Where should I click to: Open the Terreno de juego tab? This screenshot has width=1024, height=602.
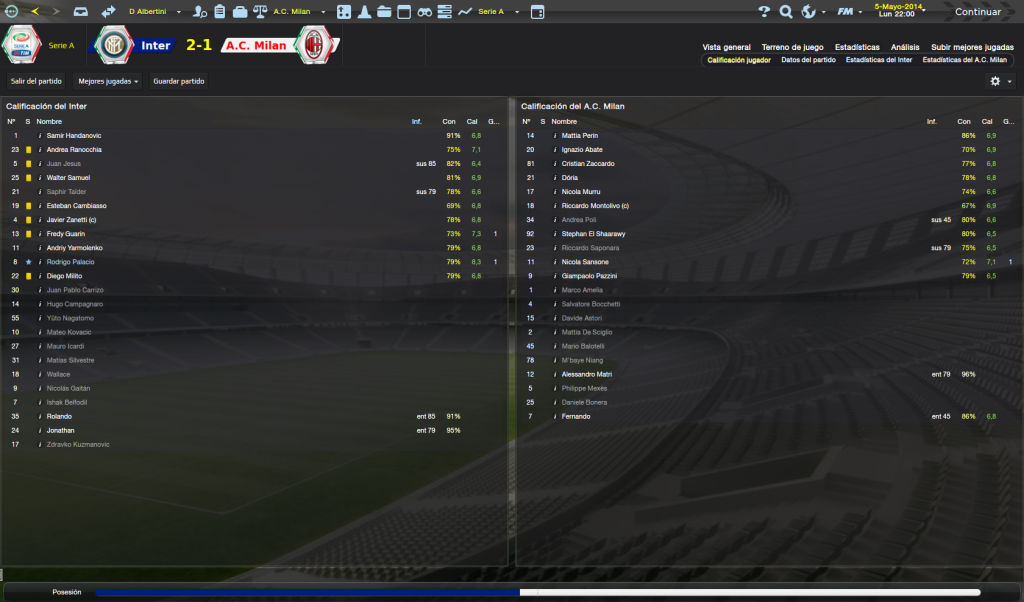(x=792, y=47)
